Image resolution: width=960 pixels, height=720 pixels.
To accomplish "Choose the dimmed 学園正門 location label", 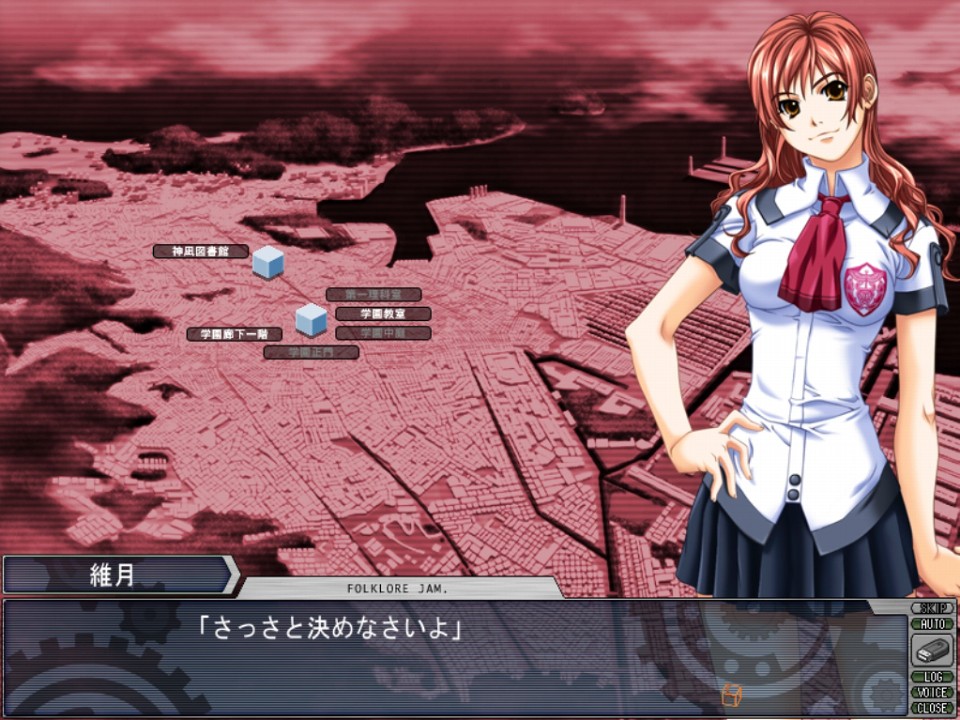I will [x=311, y=352].
